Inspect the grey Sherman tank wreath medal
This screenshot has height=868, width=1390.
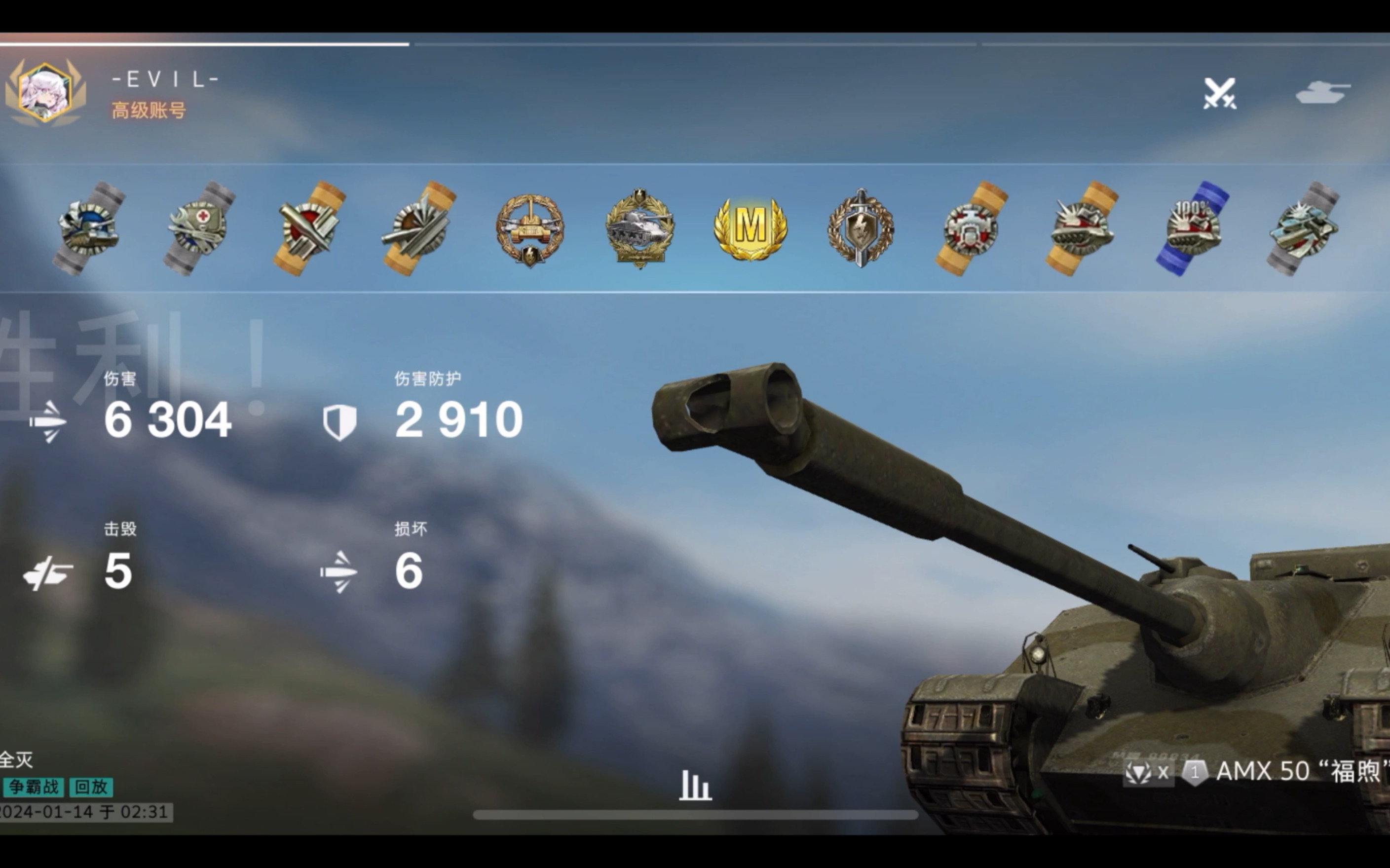coord(640,228)
